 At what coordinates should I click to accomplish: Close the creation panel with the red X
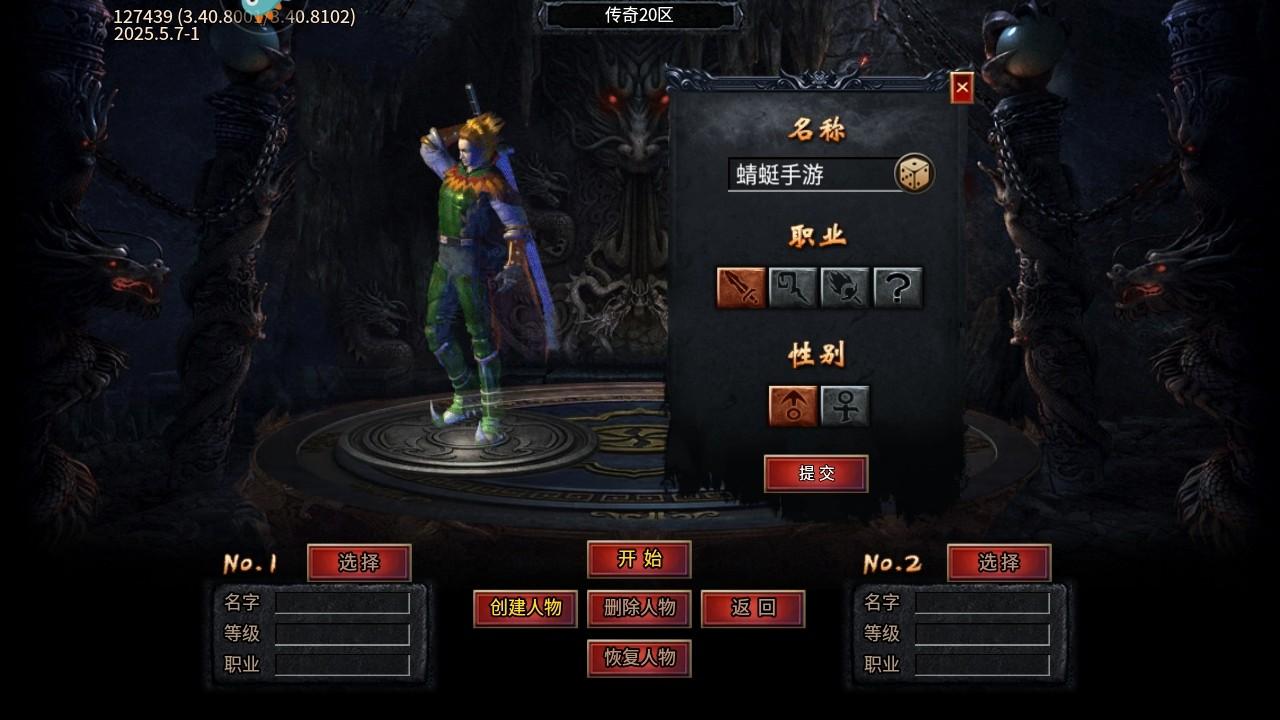point(959,88)
